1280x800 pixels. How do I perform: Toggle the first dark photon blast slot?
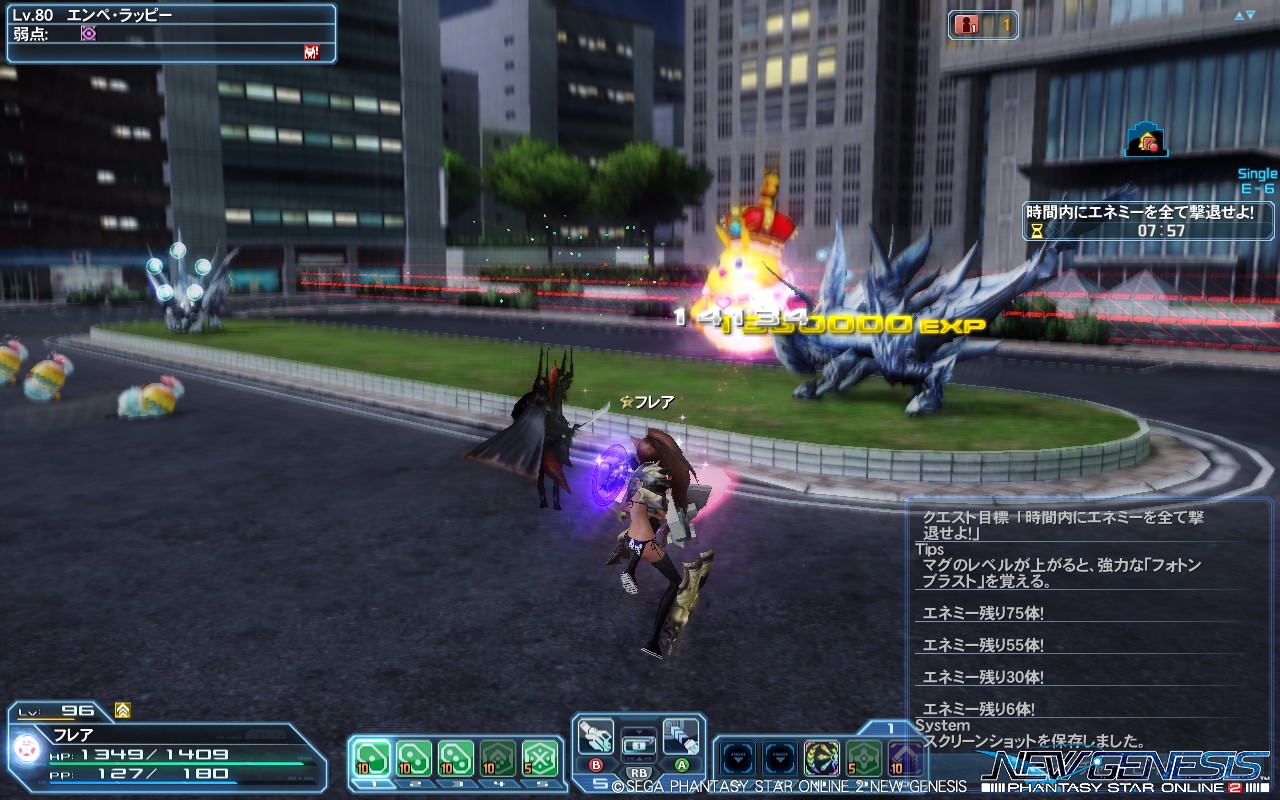(x=739, y=757)
